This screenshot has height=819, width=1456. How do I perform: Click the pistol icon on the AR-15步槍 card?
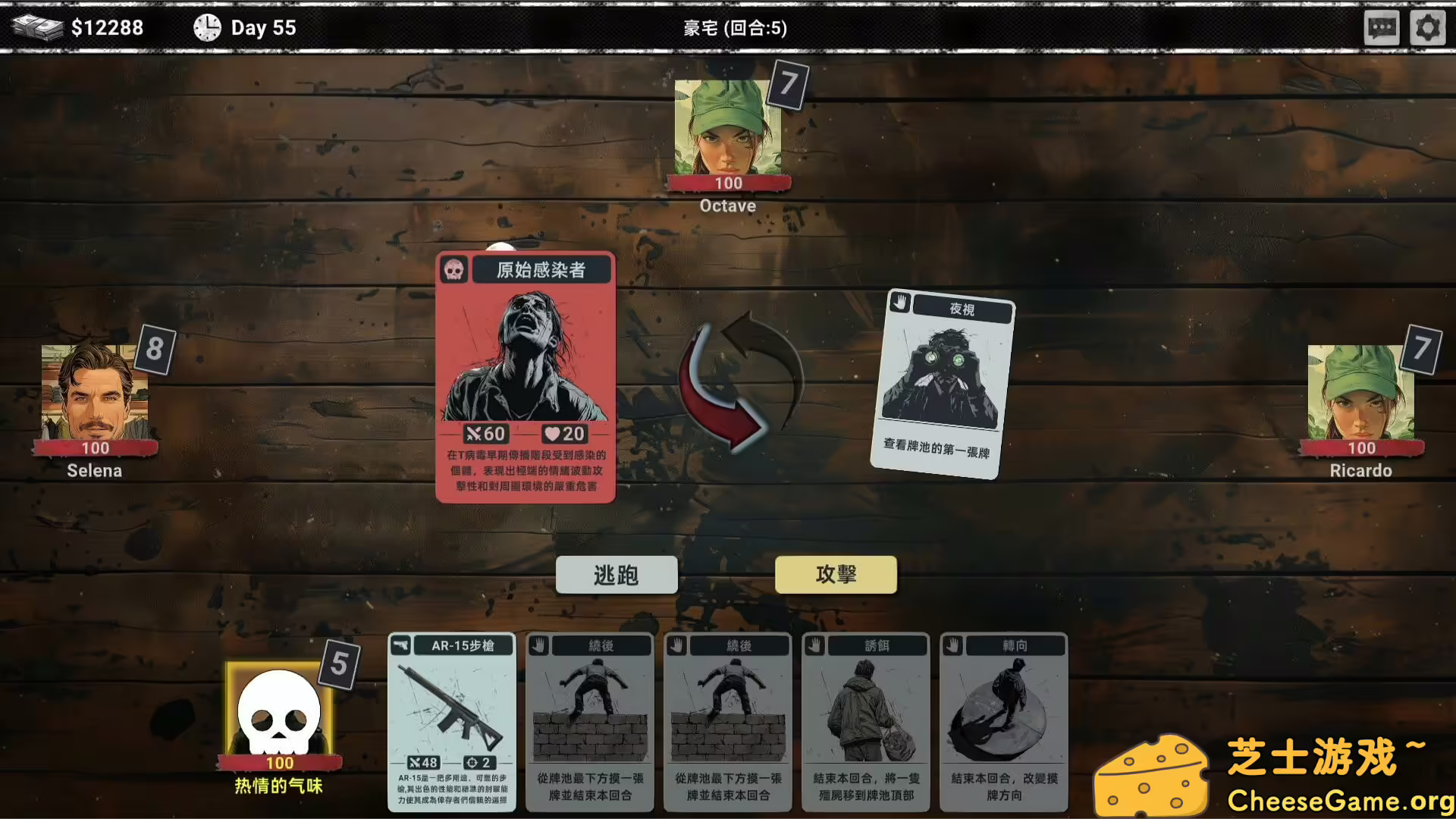point(401,645)
